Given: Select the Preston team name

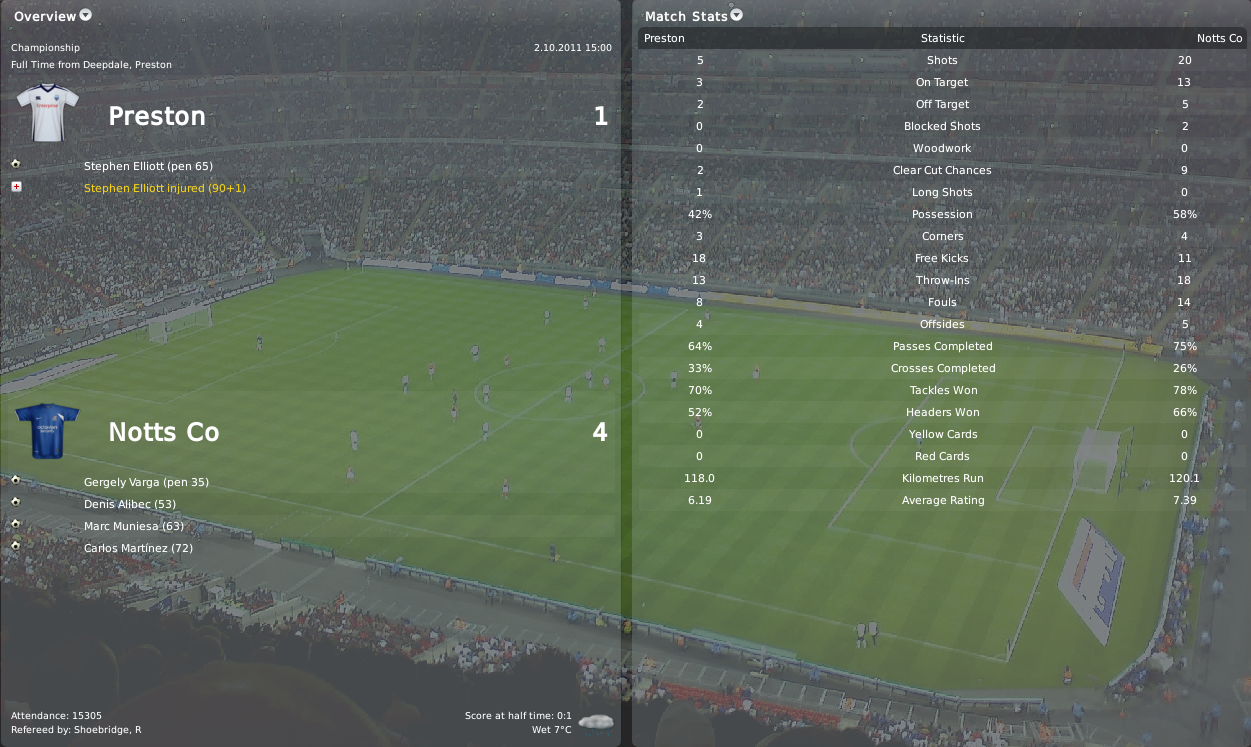Looking at the screenshot, I should [157, 116].
